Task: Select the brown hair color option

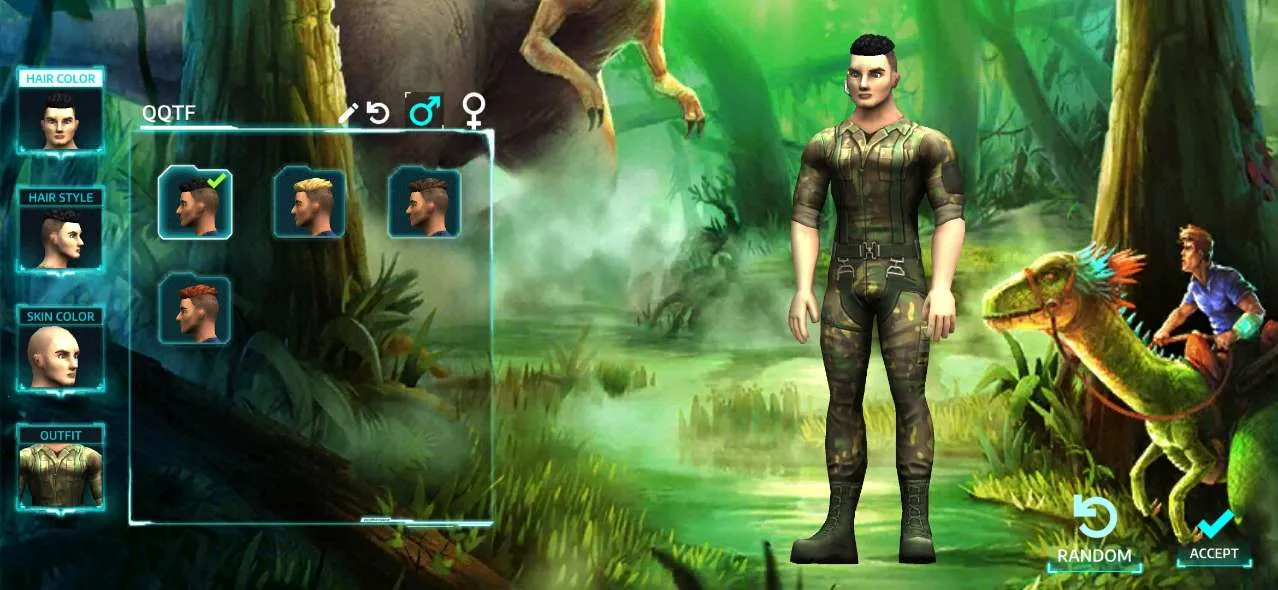Action: pos(425,203)
